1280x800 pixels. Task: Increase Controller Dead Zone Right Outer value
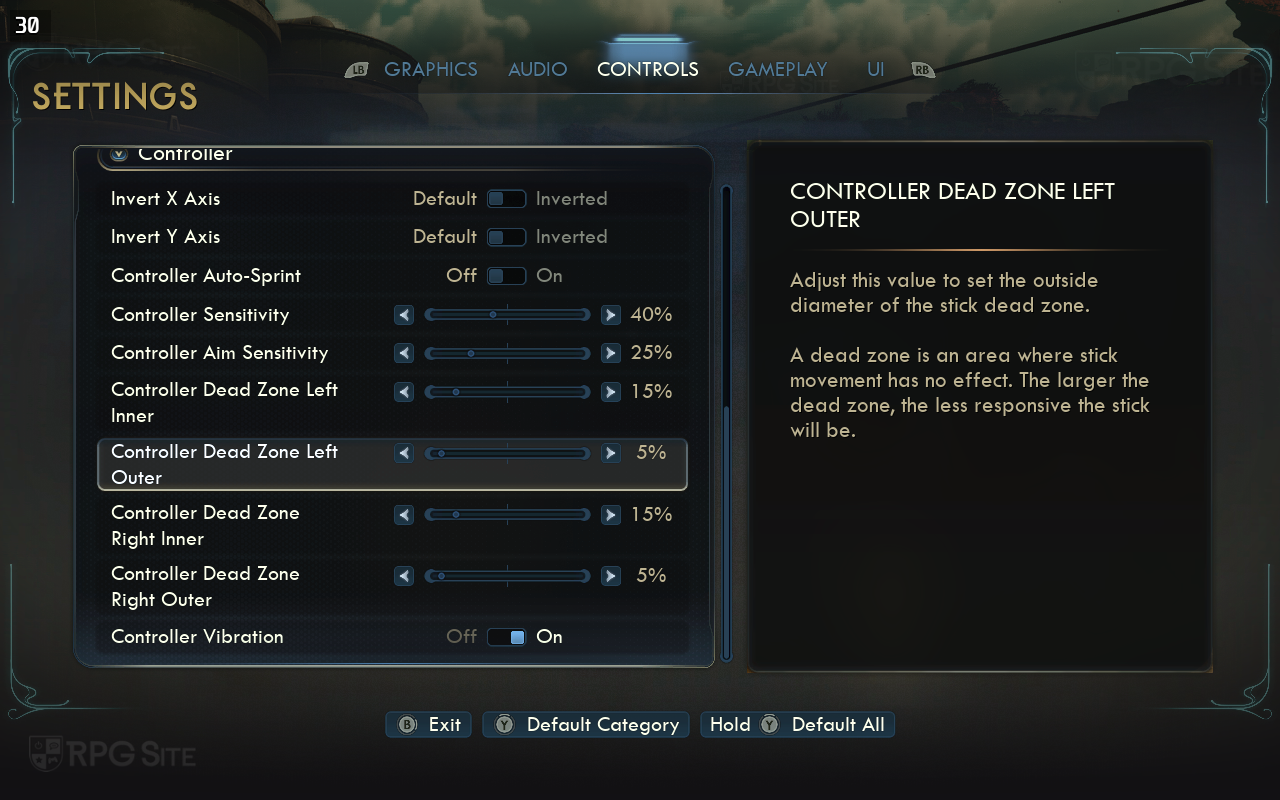pyautogui.click(x=610, y=576)
